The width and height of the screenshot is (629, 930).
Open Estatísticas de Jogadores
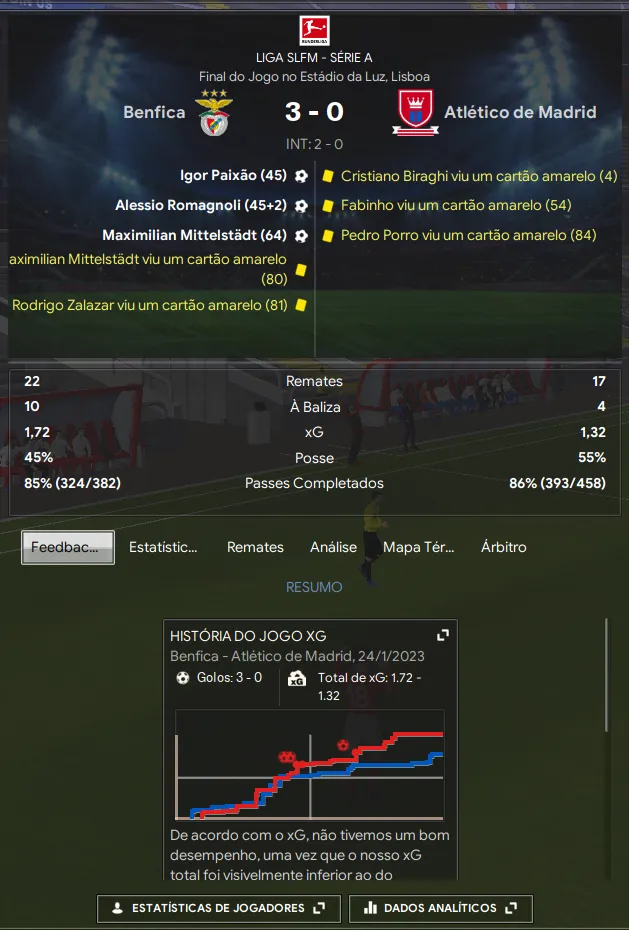click(x=219, y=908)
